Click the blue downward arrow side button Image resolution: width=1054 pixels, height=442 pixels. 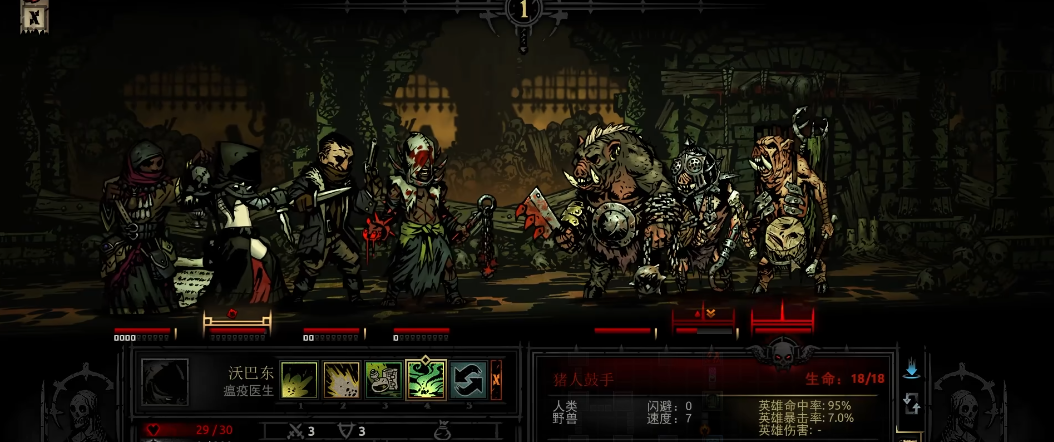(x=911, y=370)
